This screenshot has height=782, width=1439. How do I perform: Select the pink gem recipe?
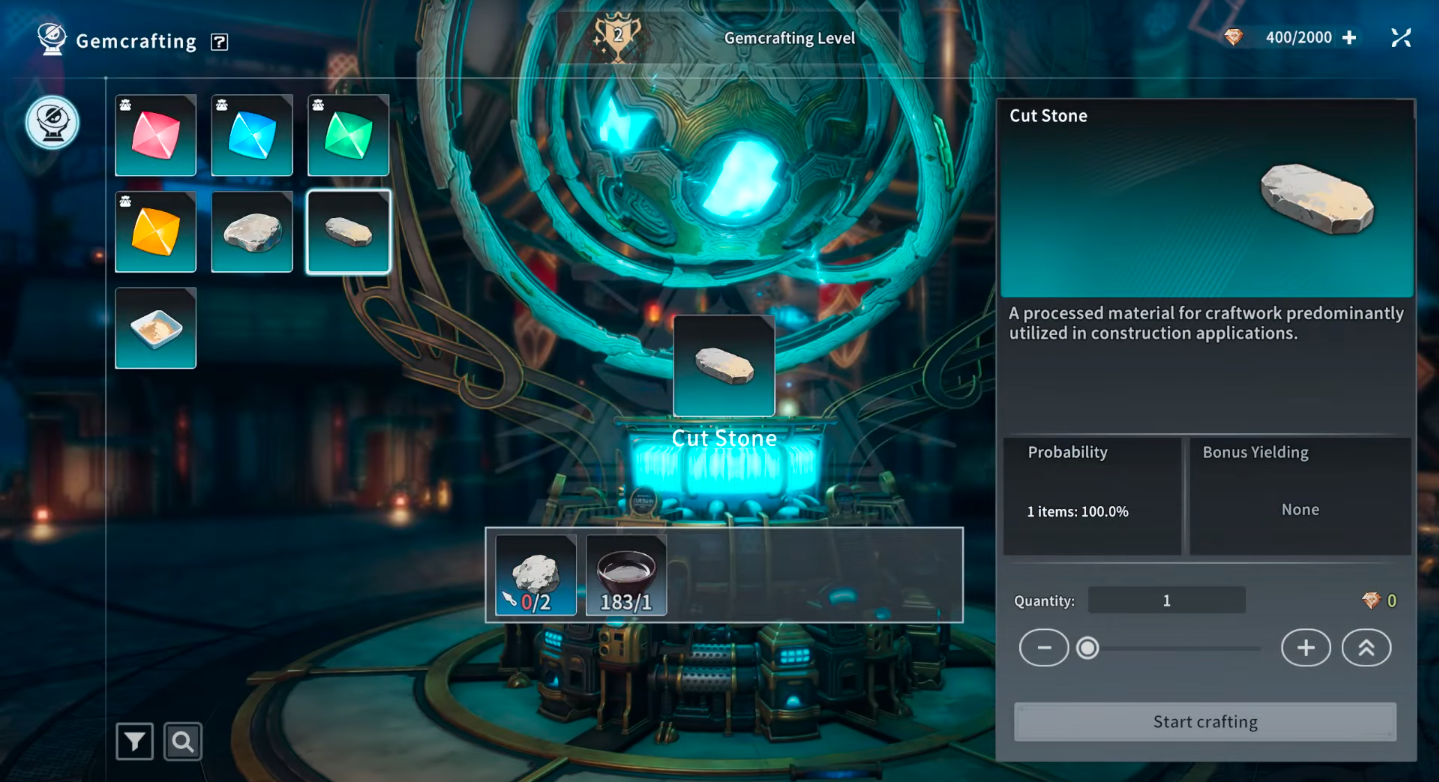155,135
